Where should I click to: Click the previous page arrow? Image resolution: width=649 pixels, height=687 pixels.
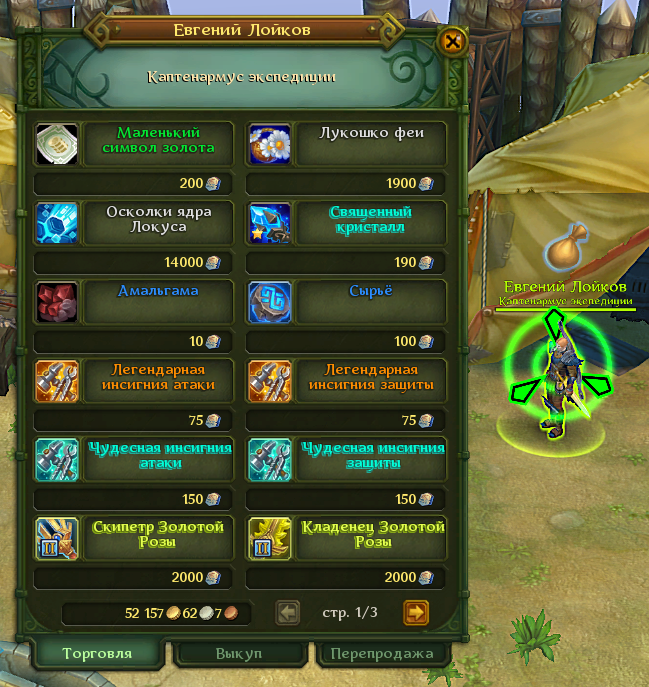coord(287,612)
